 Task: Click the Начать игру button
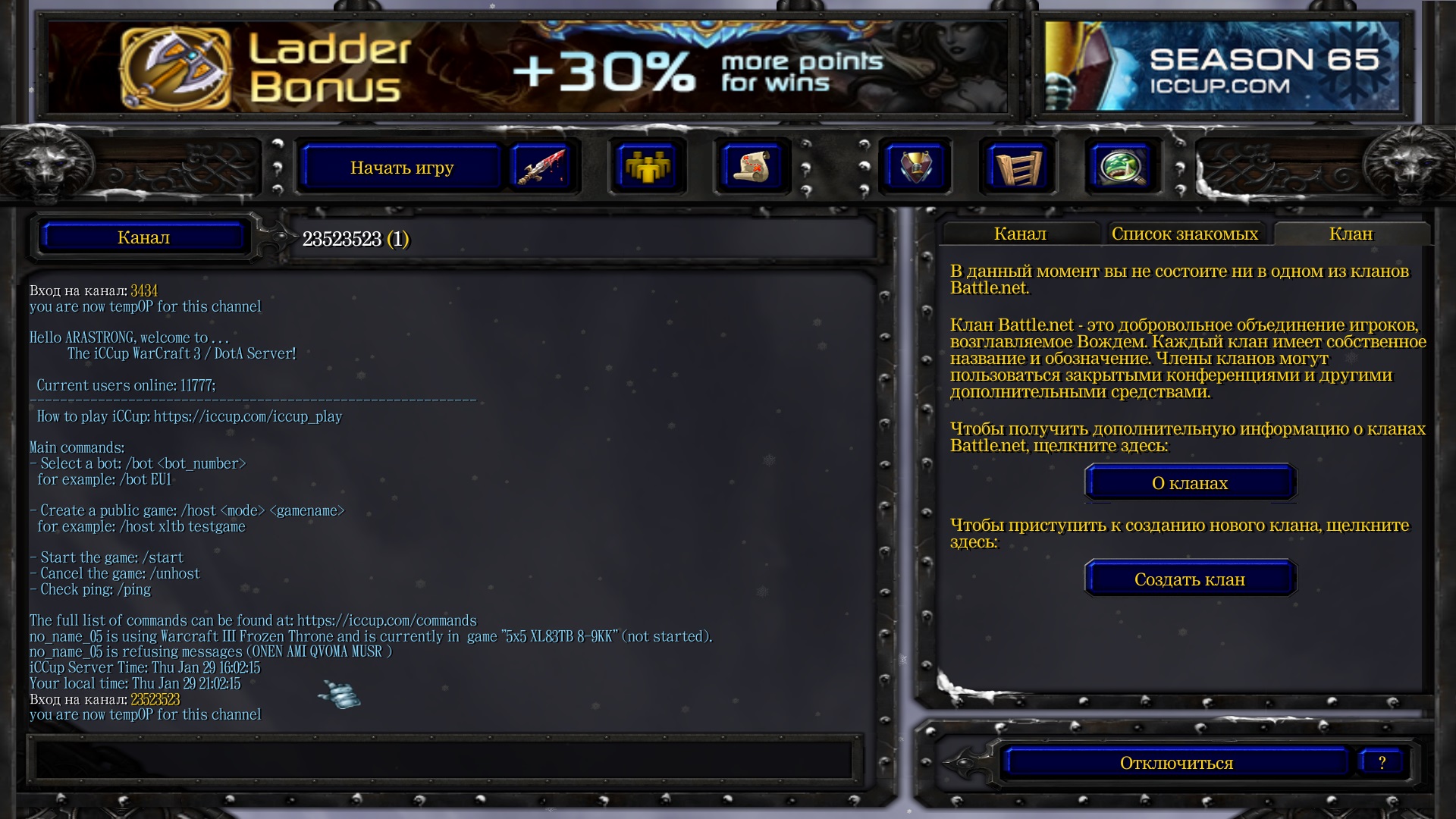pos(402,168)
